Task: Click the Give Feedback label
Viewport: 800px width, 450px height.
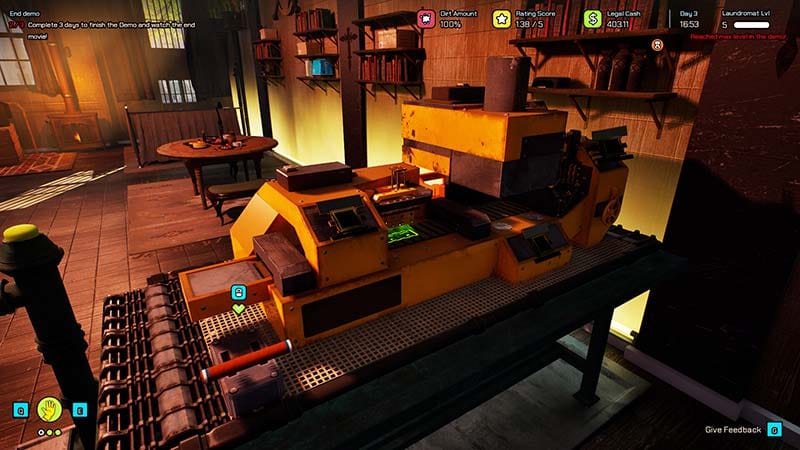Action: (733, 430)
